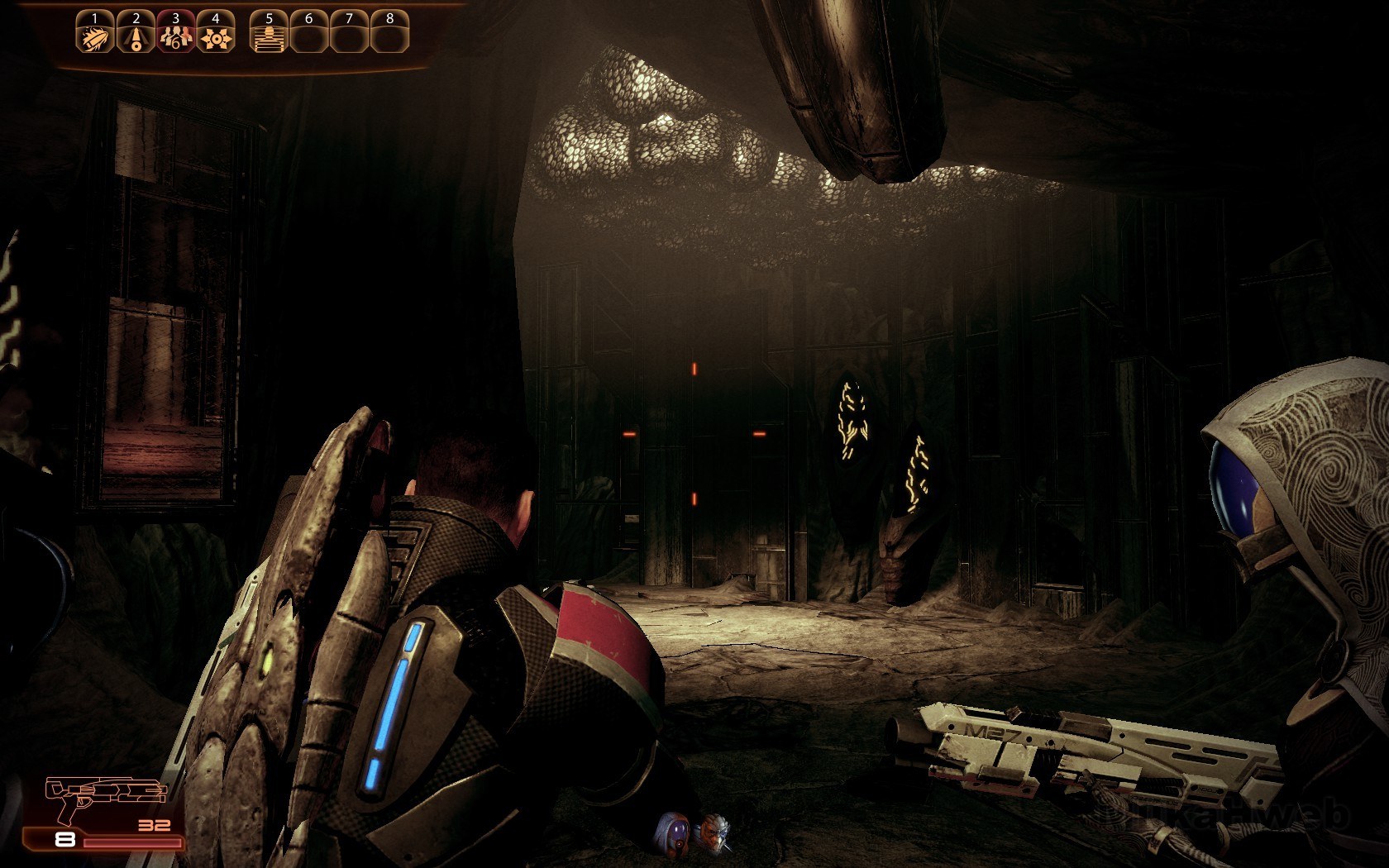The image size is (1389, 868).
Task: Select Garrus's squad portrait
Action: (713, 832)
